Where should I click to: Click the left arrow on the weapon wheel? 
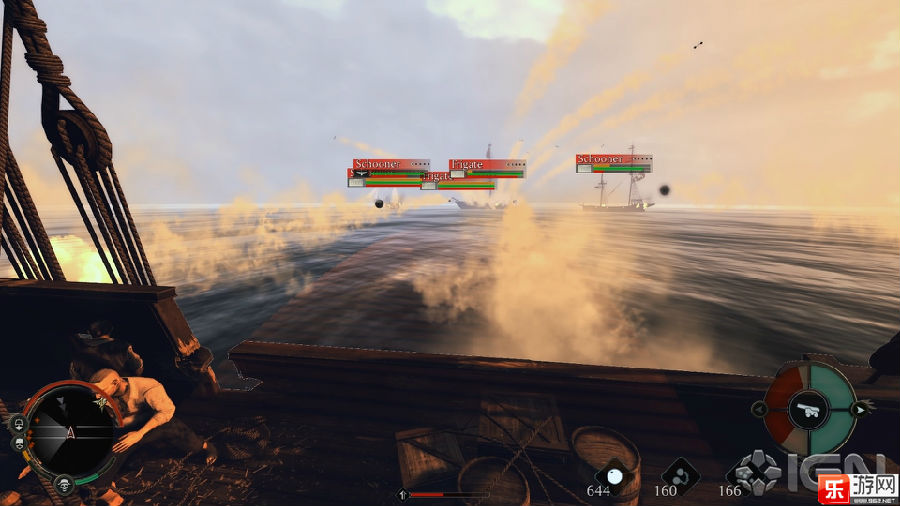tap(760, 409)
